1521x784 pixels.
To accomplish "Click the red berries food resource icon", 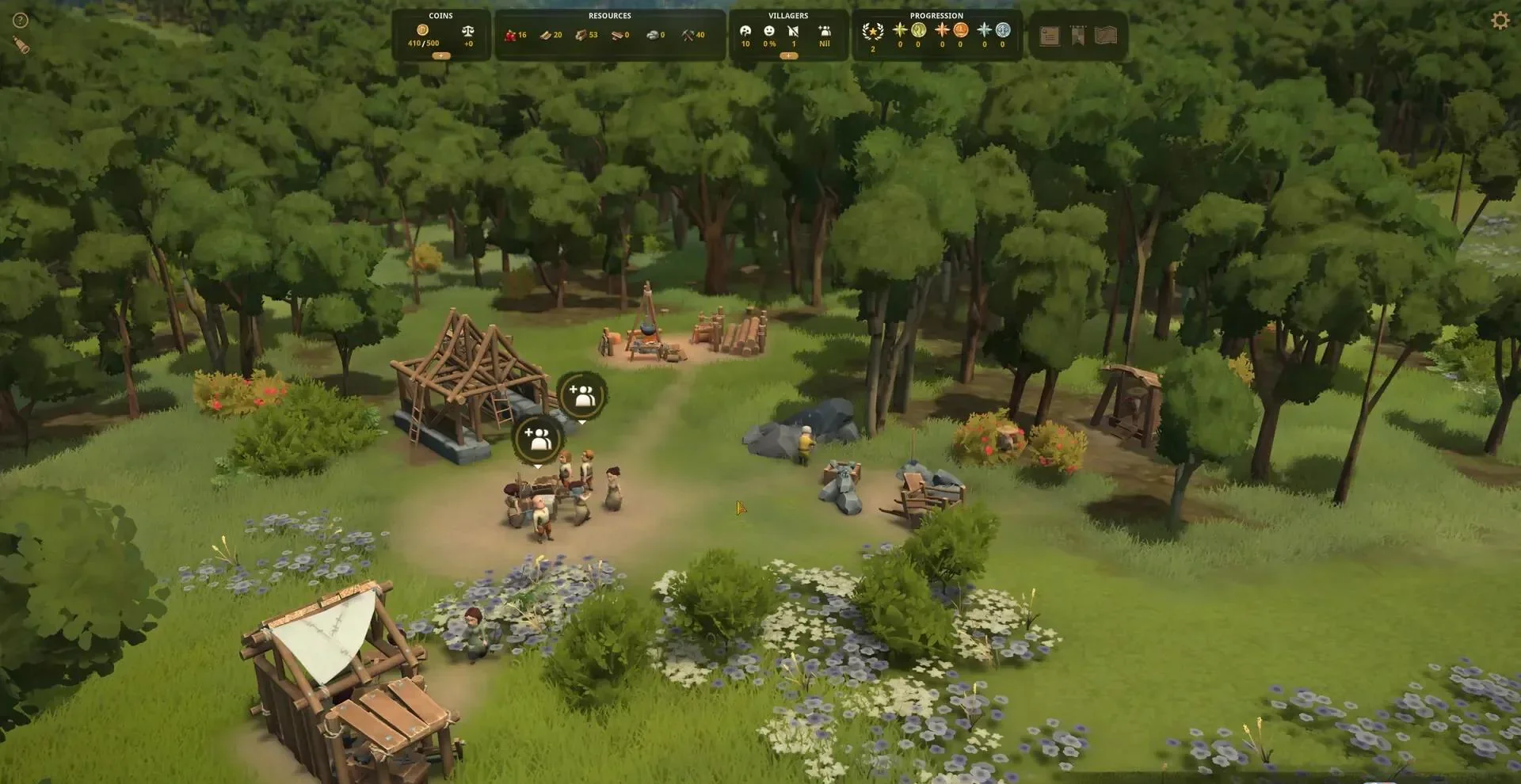I will click(x=510, y=35).
